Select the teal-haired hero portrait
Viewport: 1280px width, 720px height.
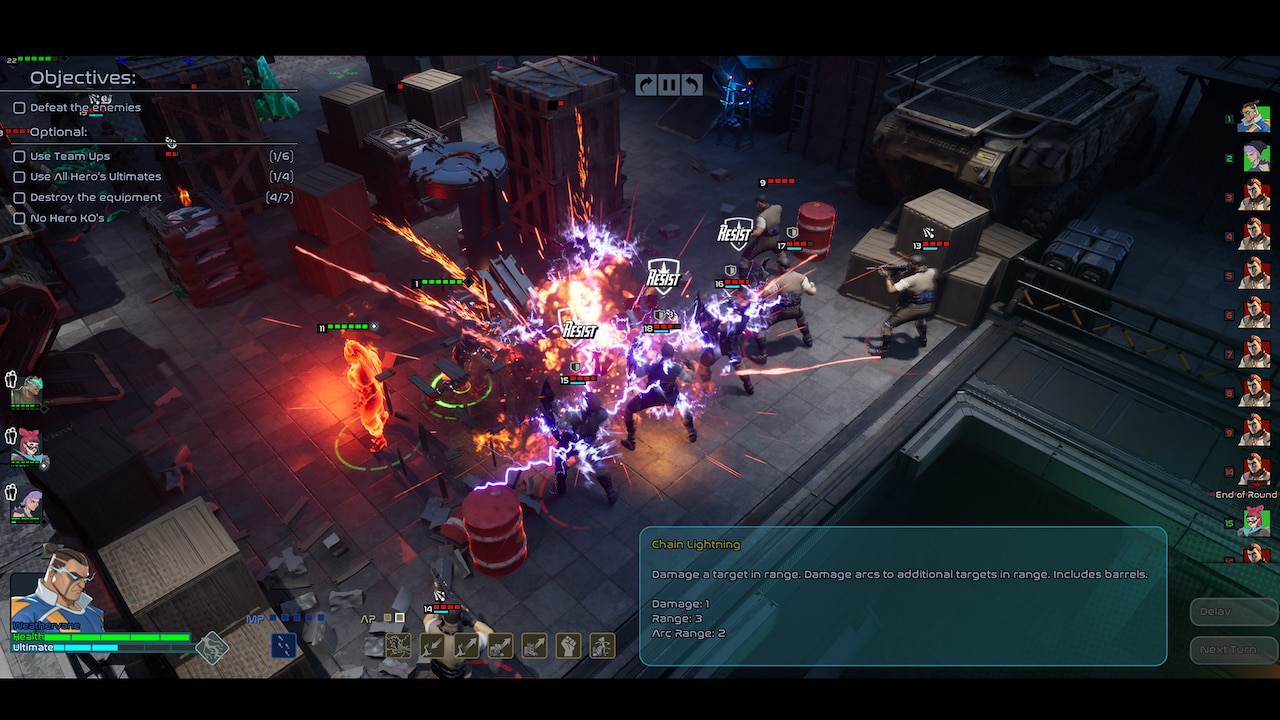pyautogui.click(x=27, y=391)
